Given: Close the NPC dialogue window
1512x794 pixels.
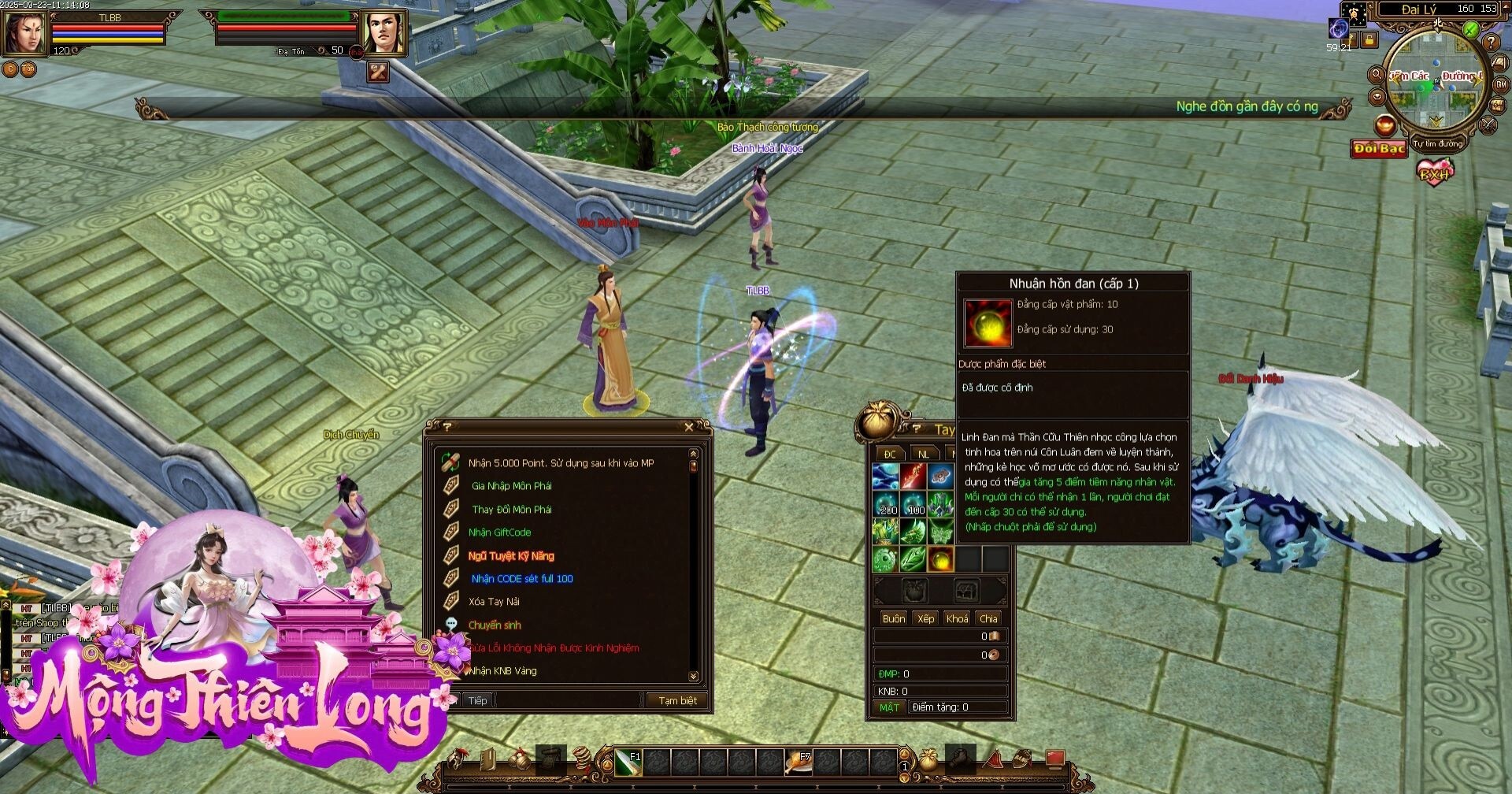Looking at the screenshot, I should 689,428.
